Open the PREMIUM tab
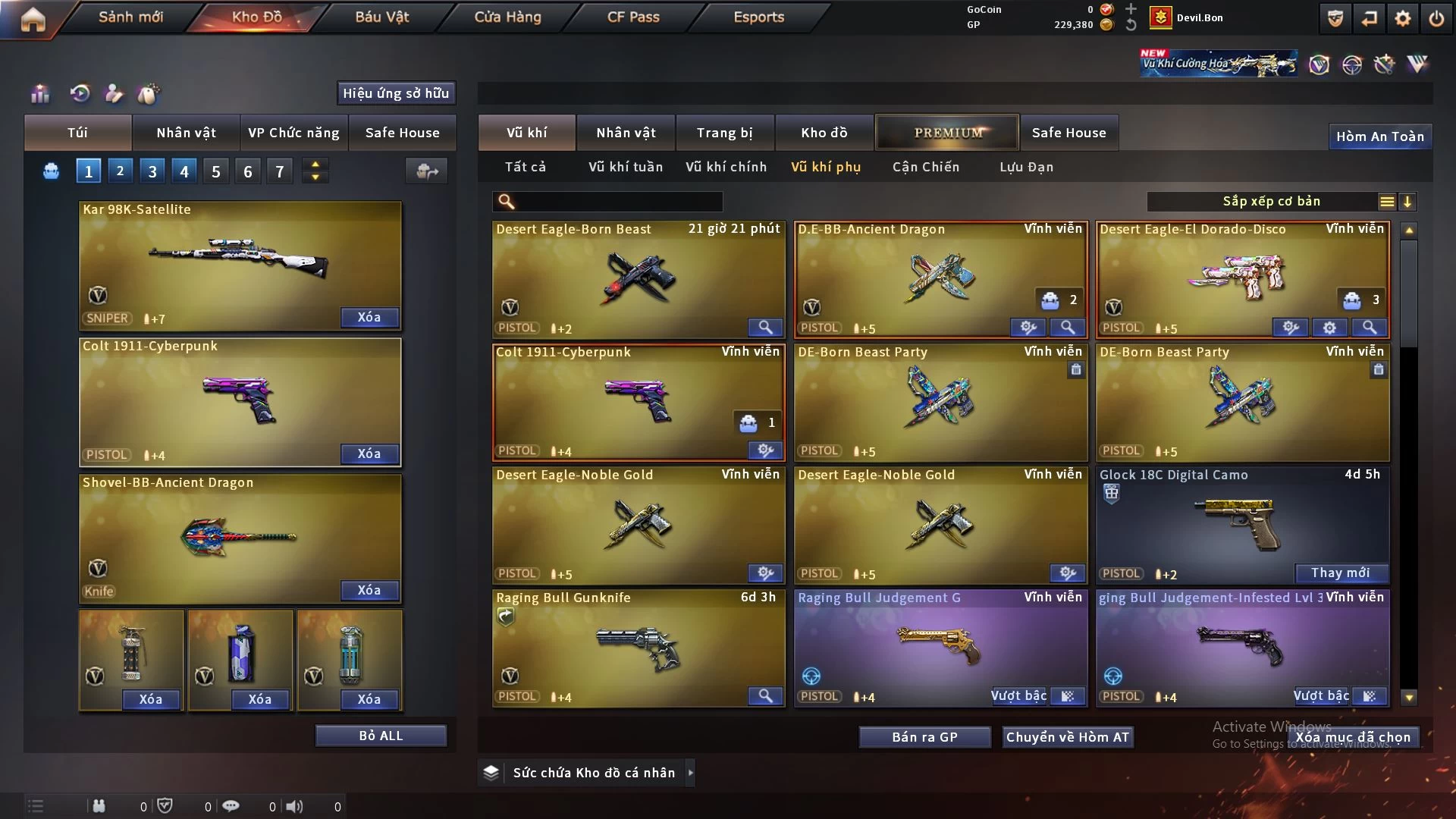This screenshot has height=819, width=1456. 947,133
